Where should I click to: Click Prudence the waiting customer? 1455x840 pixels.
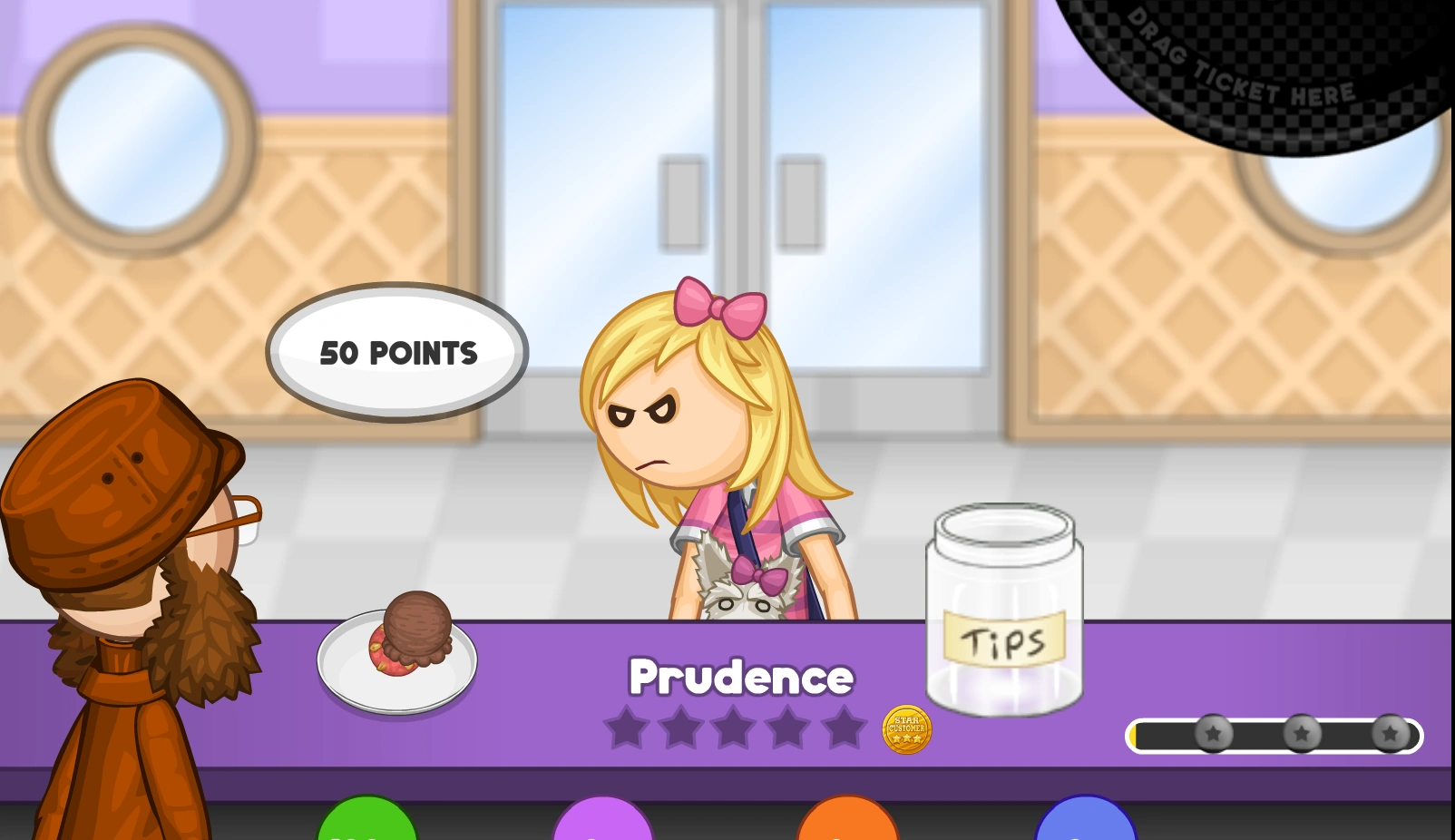point(717,454)
